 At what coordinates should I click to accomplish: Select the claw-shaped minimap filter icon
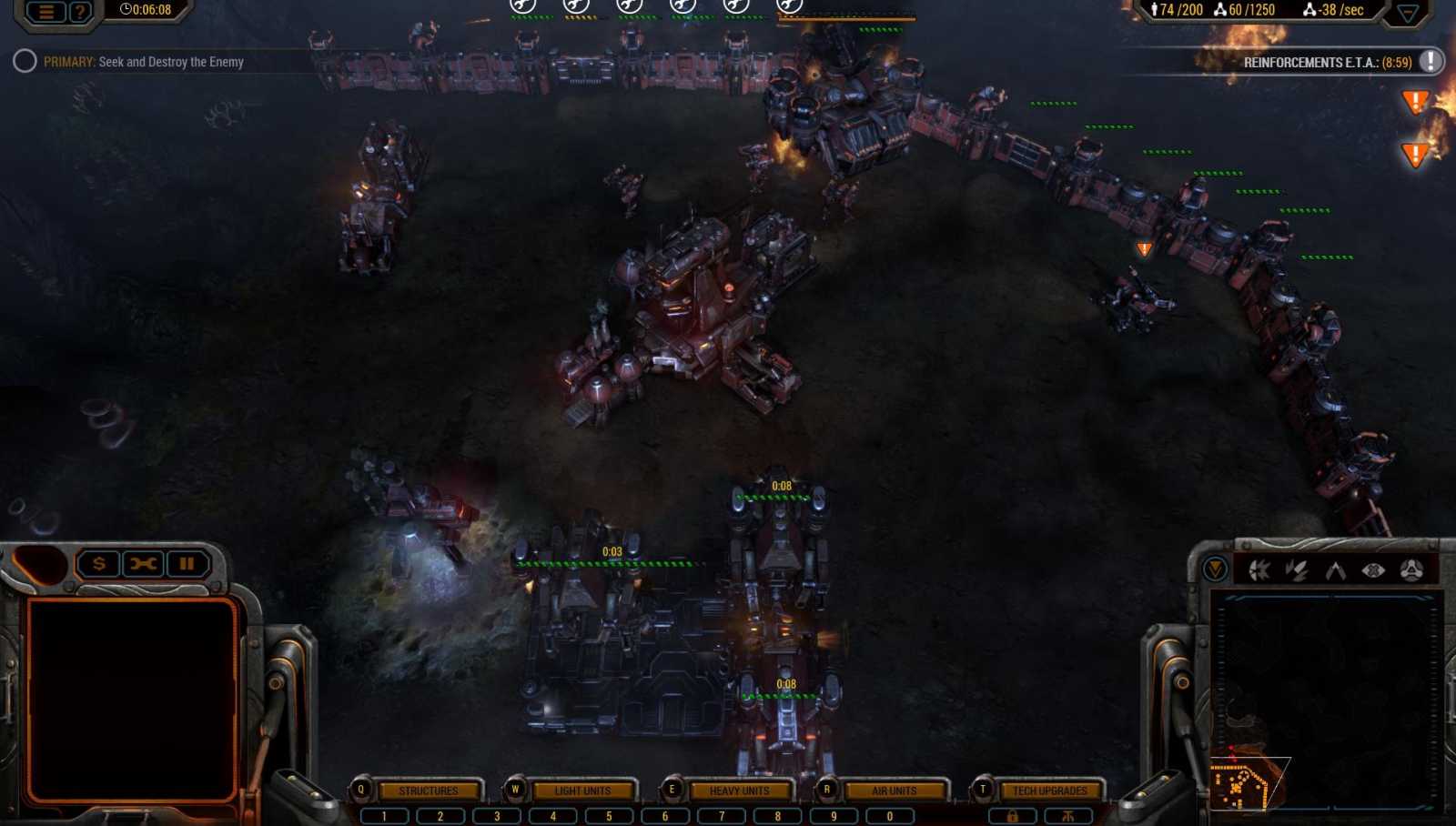[x=1259, y=570]
